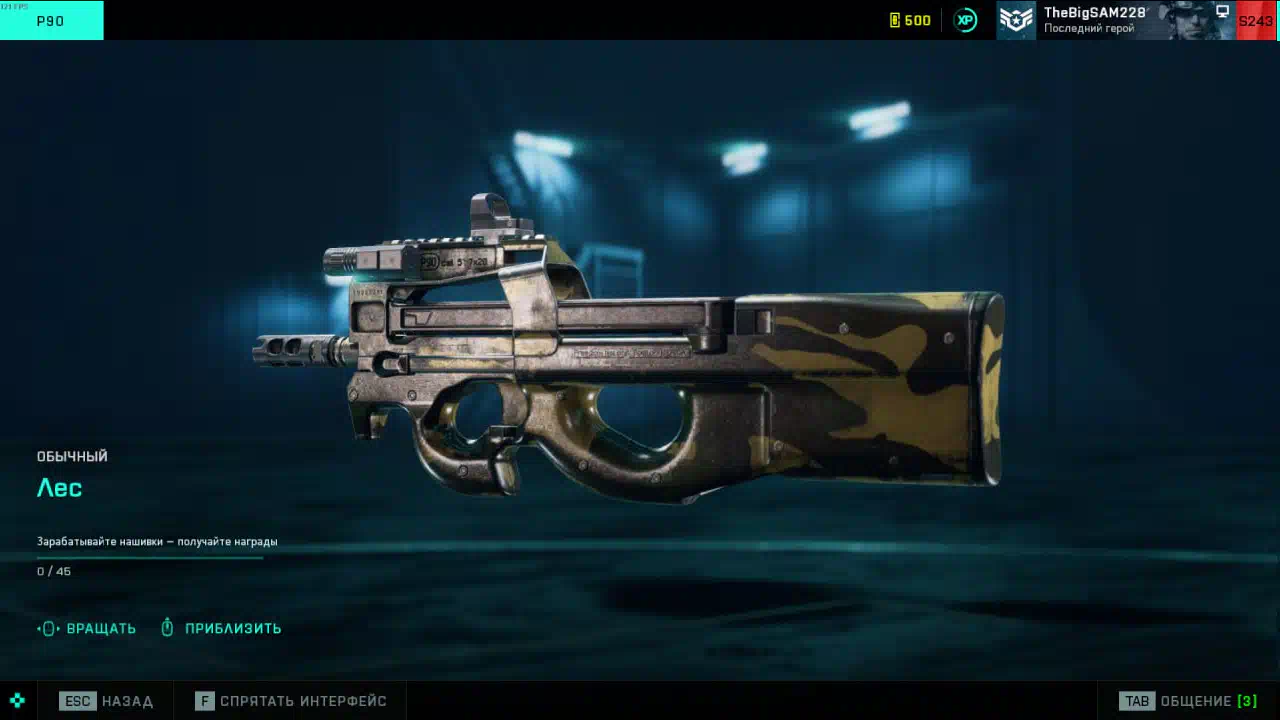Open the menu icon in bottom-left corner
The image size is (1280, 720).
tap(17, 701)
